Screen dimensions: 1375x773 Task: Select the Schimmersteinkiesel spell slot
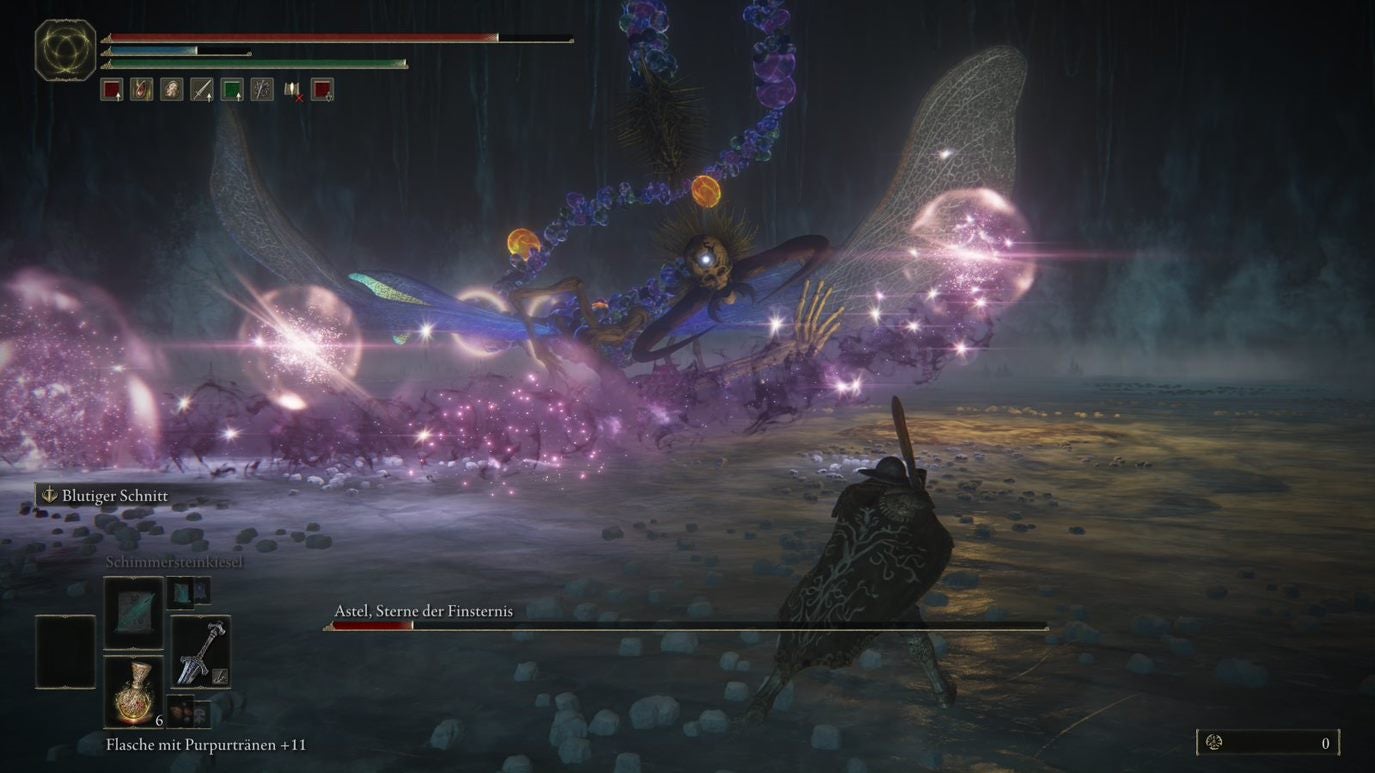134,612
